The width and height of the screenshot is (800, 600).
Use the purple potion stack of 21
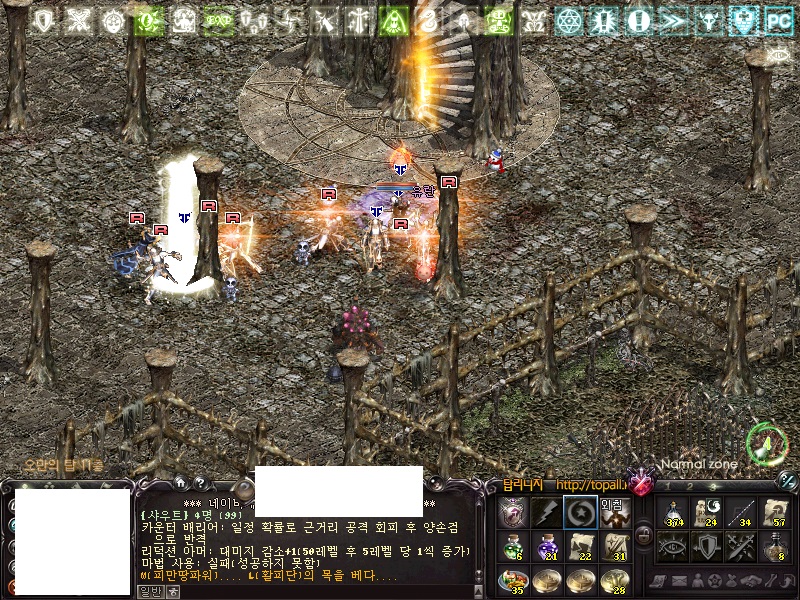[x=546, y=547]
